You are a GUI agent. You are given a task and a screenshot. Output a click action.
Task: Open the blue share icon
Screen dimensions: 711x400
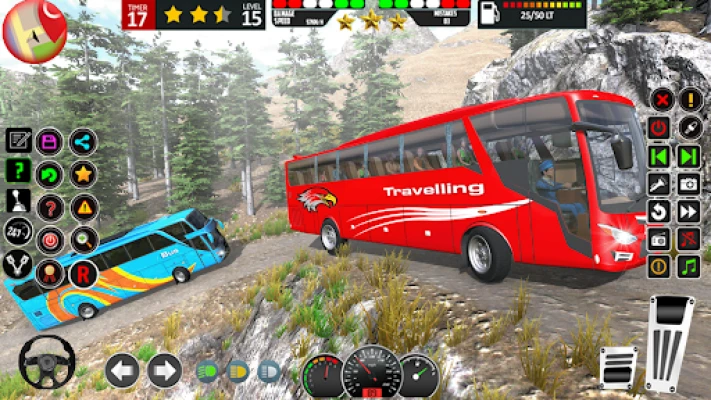83,141
